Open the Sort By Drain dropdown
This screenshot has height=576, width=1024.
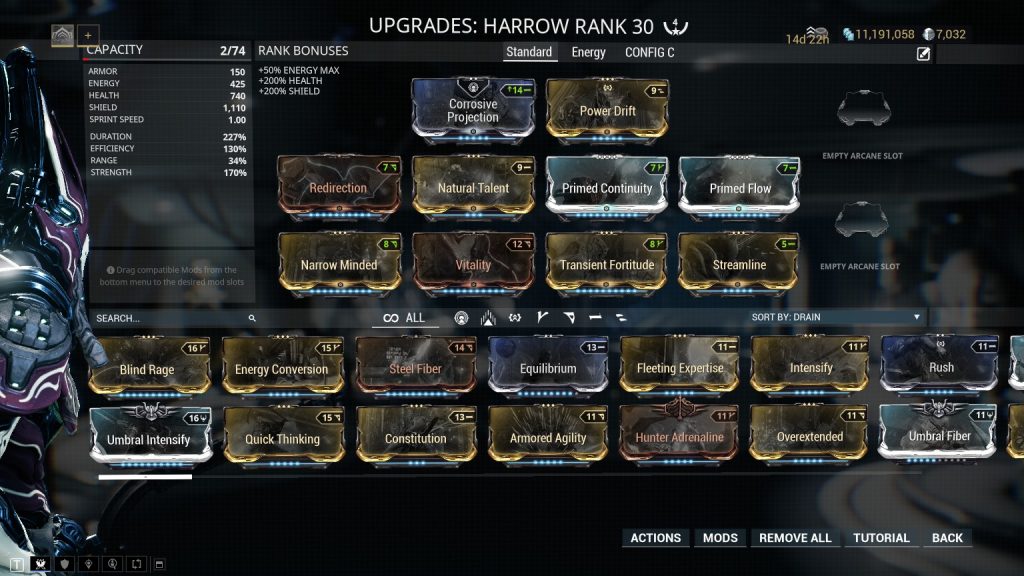click(x=836, y=317)
